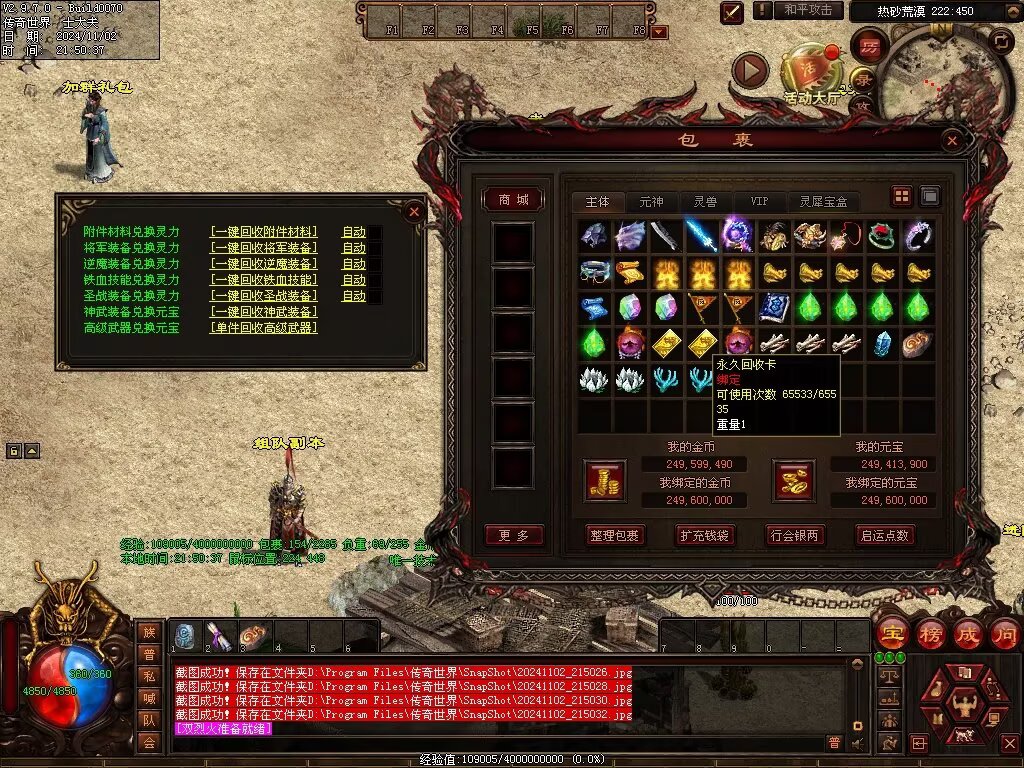
Task: Click the blue spellbook item
Action: tap(773, 306)
